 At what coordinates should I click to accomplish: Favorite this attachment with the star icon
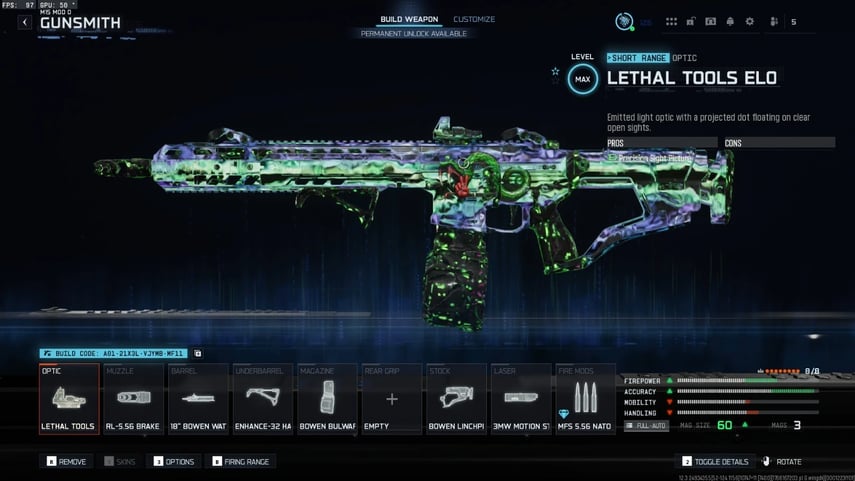[556, 72]
